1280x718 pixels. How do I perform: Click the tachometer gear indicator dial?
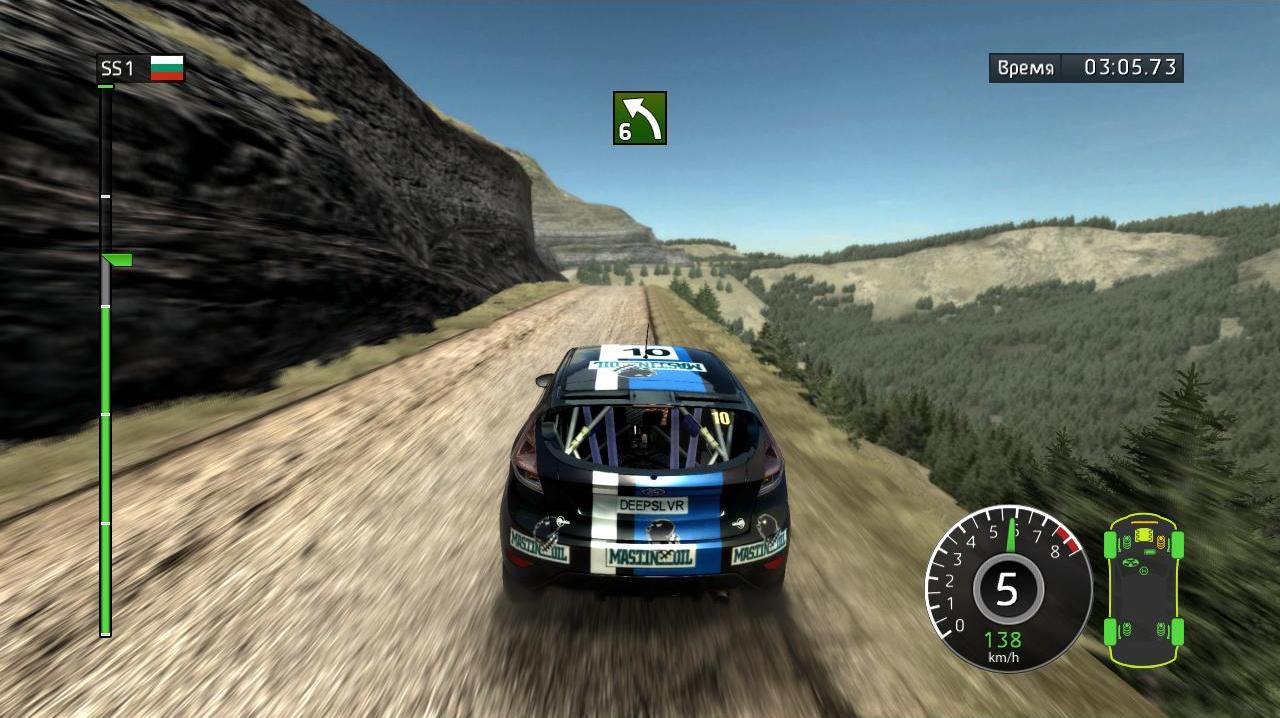(x=1007, y=589)
